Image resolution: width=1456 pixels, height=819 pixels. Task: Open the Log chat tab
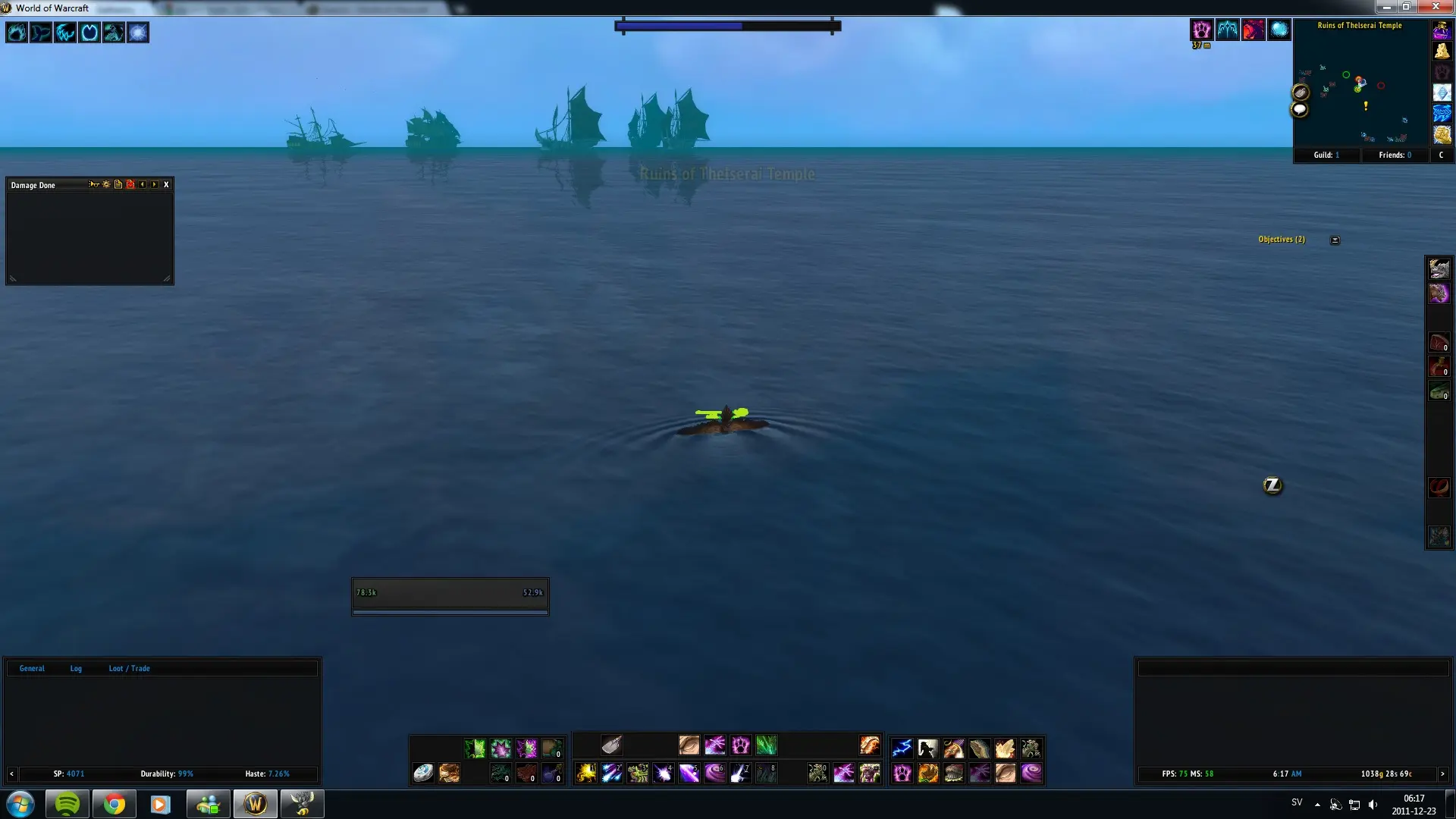[x=76, y=668]
